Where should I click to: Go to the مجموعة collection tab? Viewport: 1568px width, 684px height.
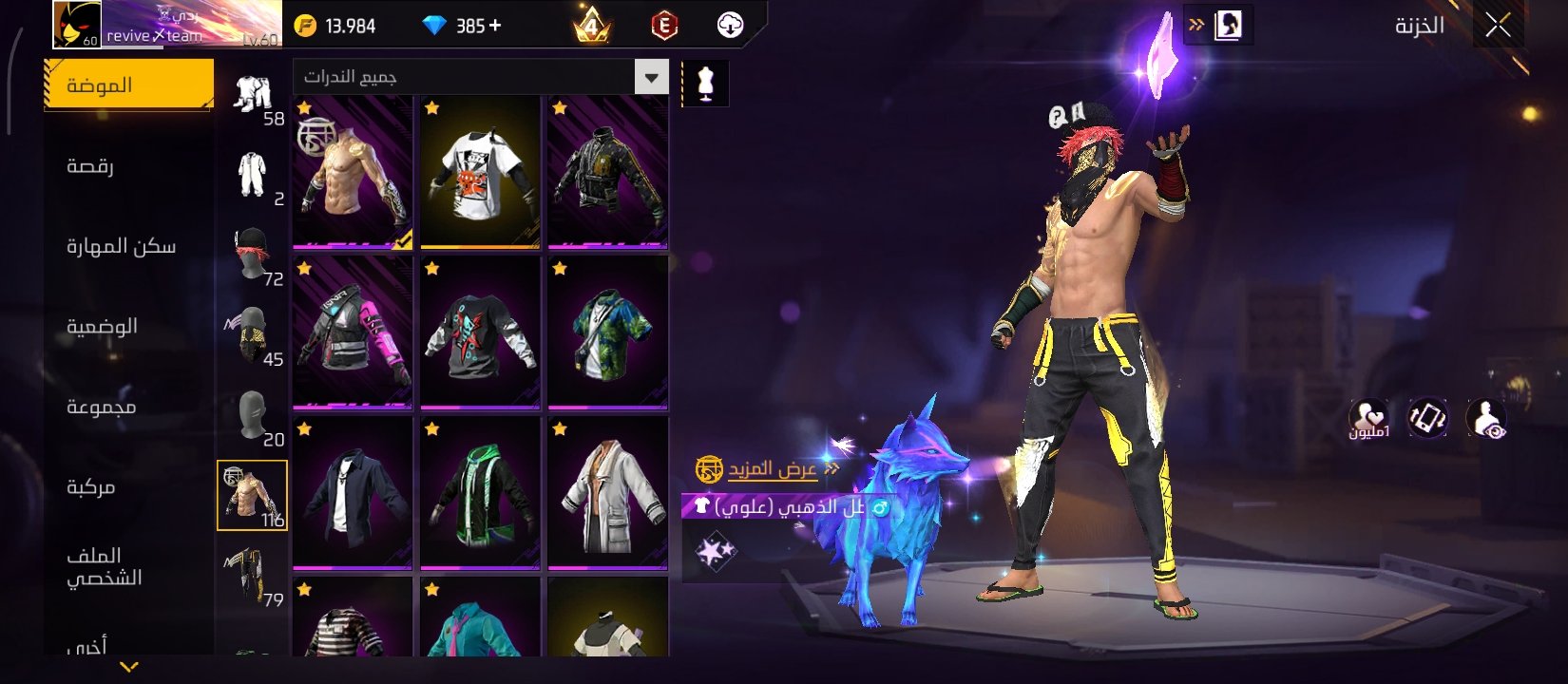pyautogui.click(x=101, y=407)
